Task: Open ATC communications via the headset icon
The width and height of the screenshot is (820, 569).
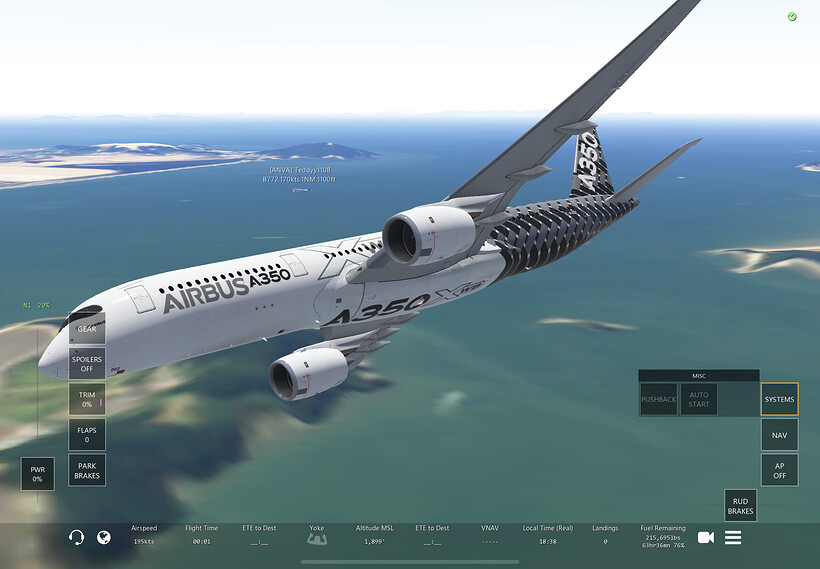Action: [76, 538]
